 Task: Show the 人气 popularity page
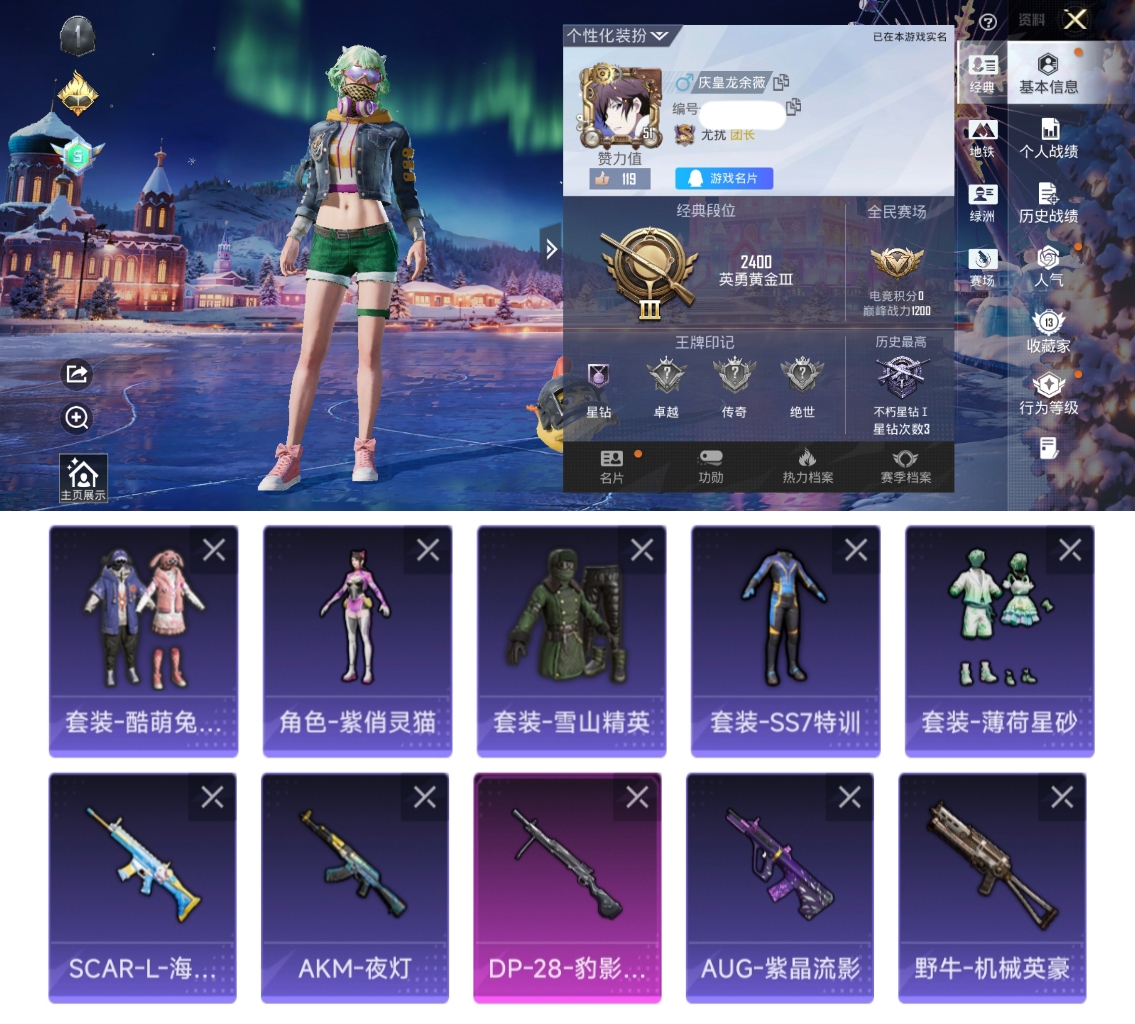tap(1048, 267)
